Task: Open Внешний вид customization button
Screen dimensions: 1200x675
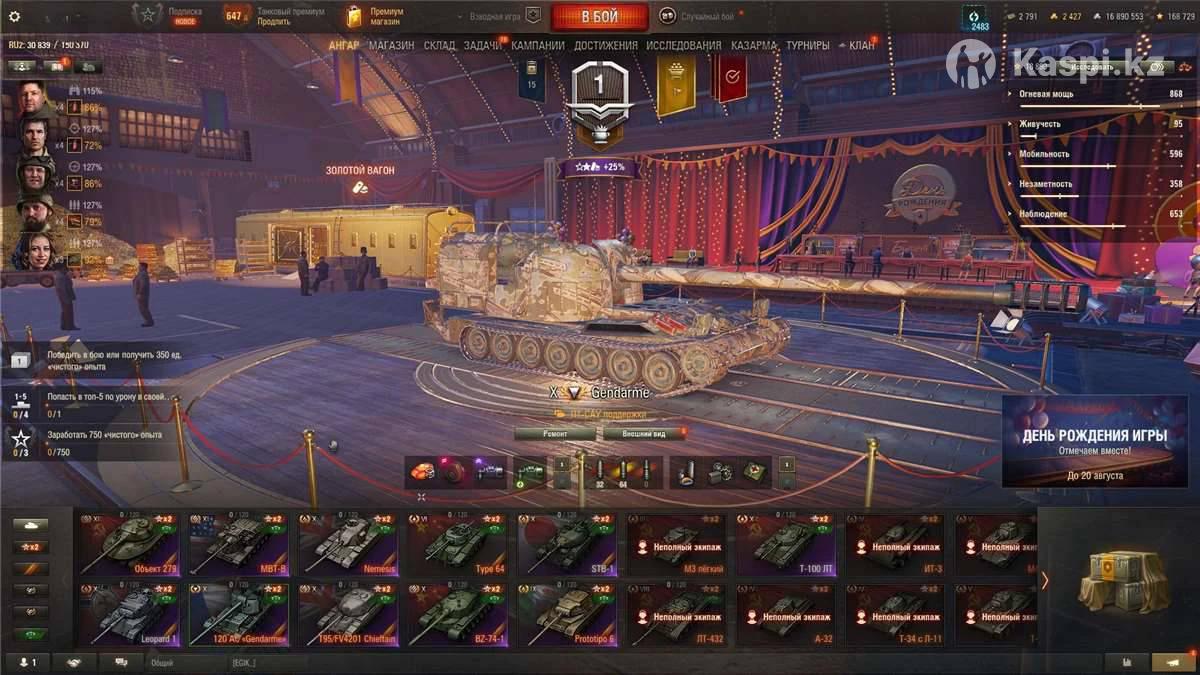Action: tap(644, 434)
